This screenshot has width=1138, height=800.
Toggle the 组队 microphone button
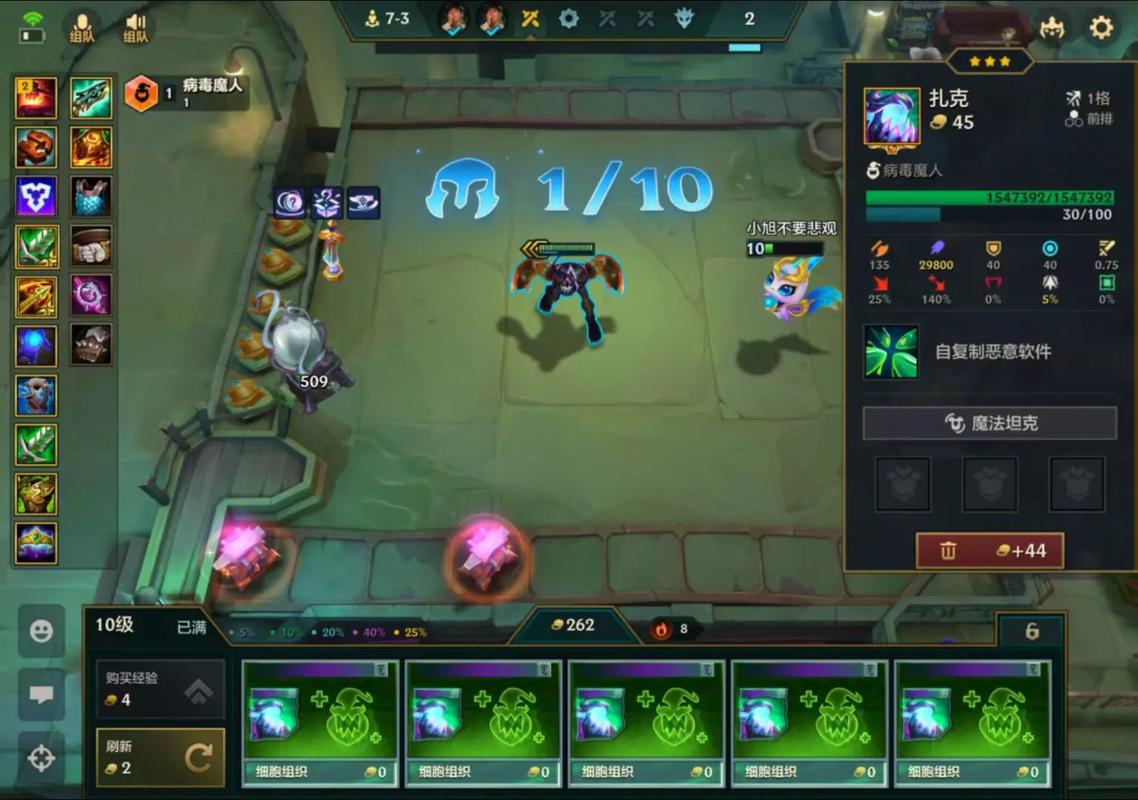[x=82, y=25]
